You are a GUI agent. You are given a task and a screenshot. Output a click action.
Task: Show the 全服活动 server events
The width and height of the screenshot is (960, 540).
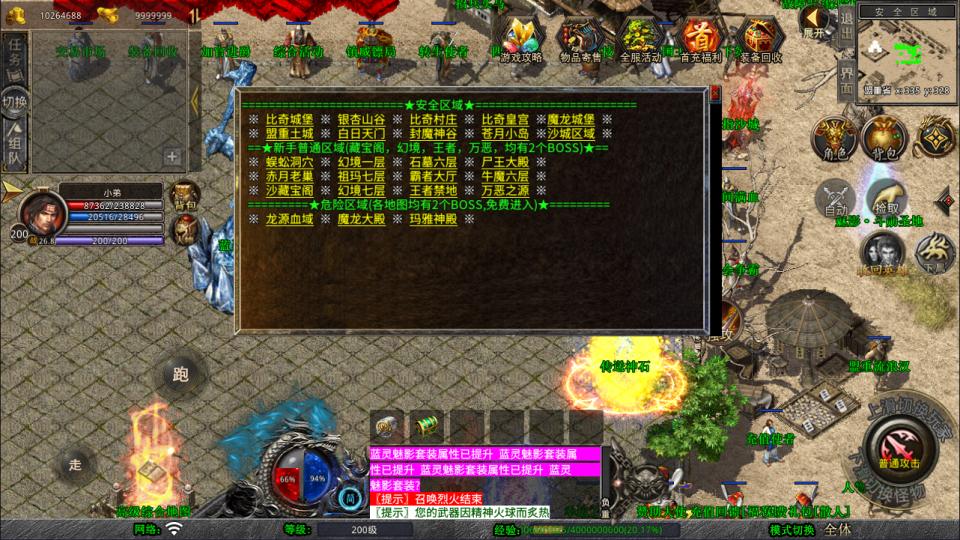(640, 41)
